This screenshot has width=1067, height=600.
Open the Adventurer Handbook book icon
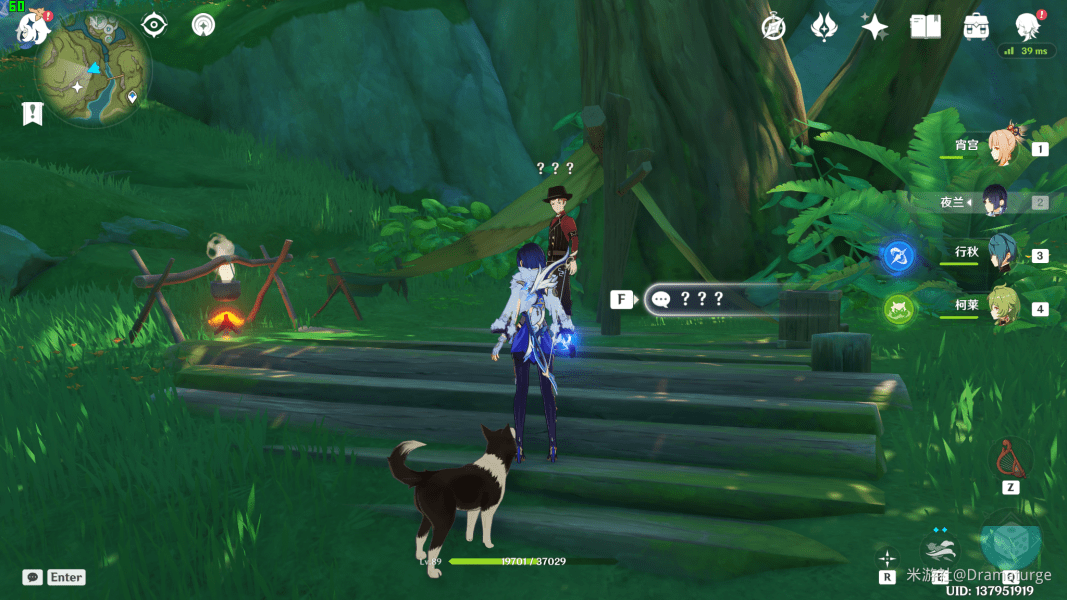pos(925,28)
